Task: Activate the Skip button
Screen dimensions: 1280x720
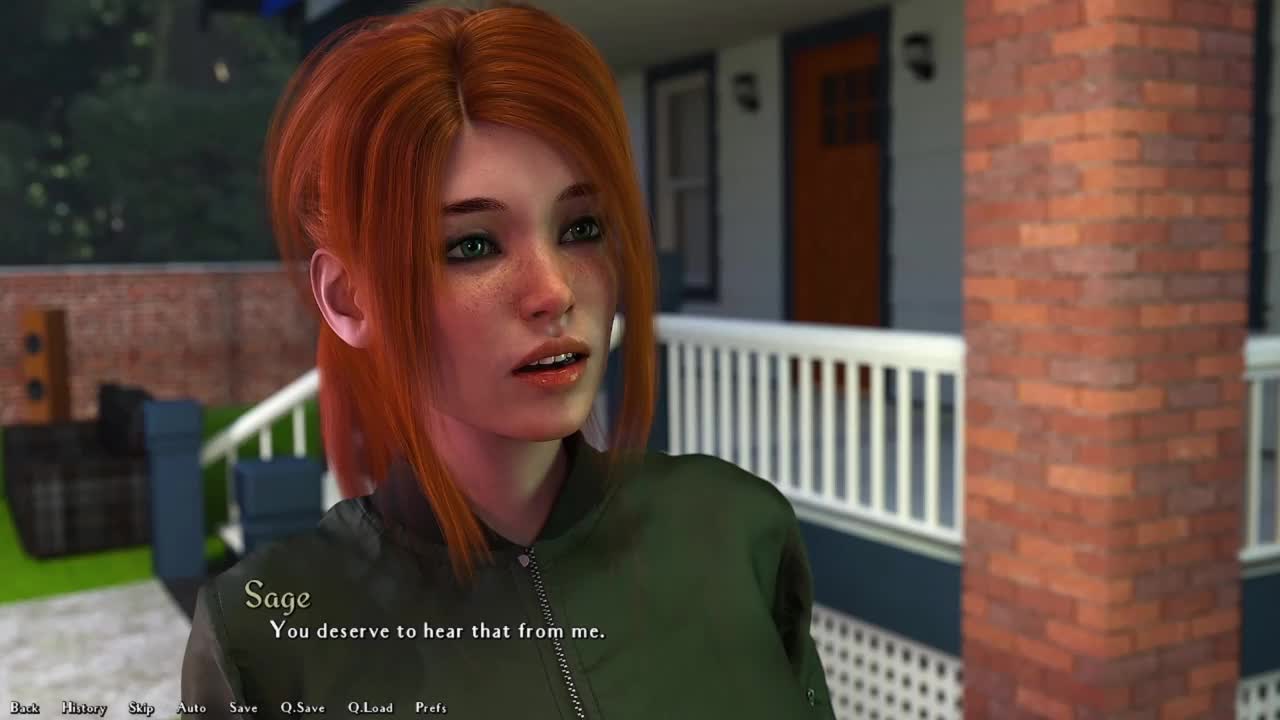Action: [141, 708]
